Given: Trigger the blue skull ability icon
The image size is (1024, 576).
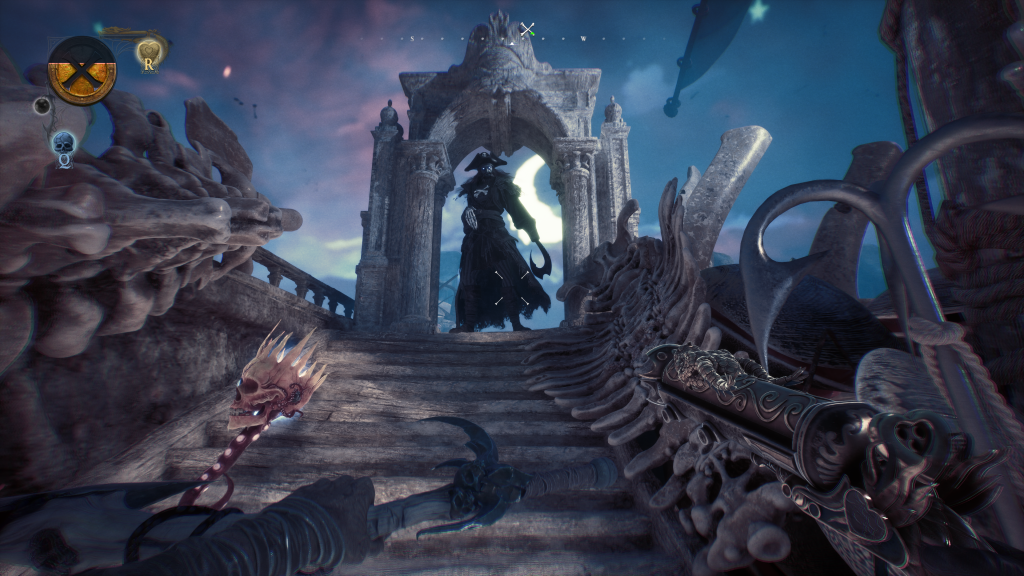Looking at the screenshot, I should click(63, 144).
